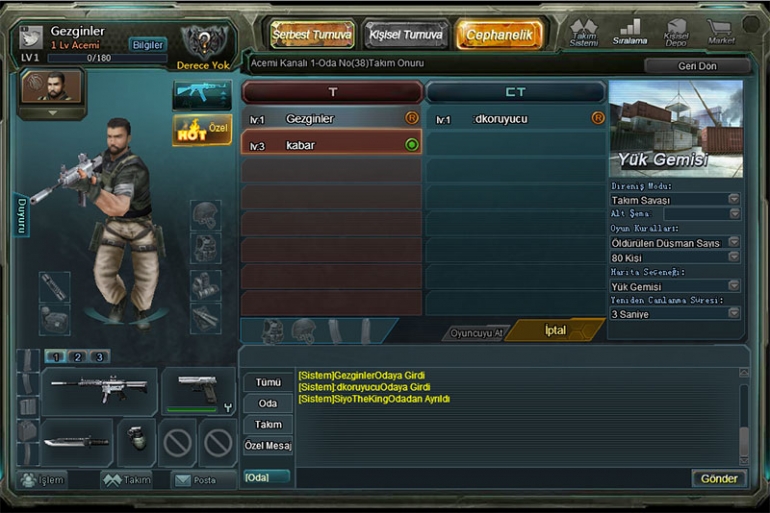Select the Özel Mesaj chat tab
770x513 pixels.
tap(268, 445)
